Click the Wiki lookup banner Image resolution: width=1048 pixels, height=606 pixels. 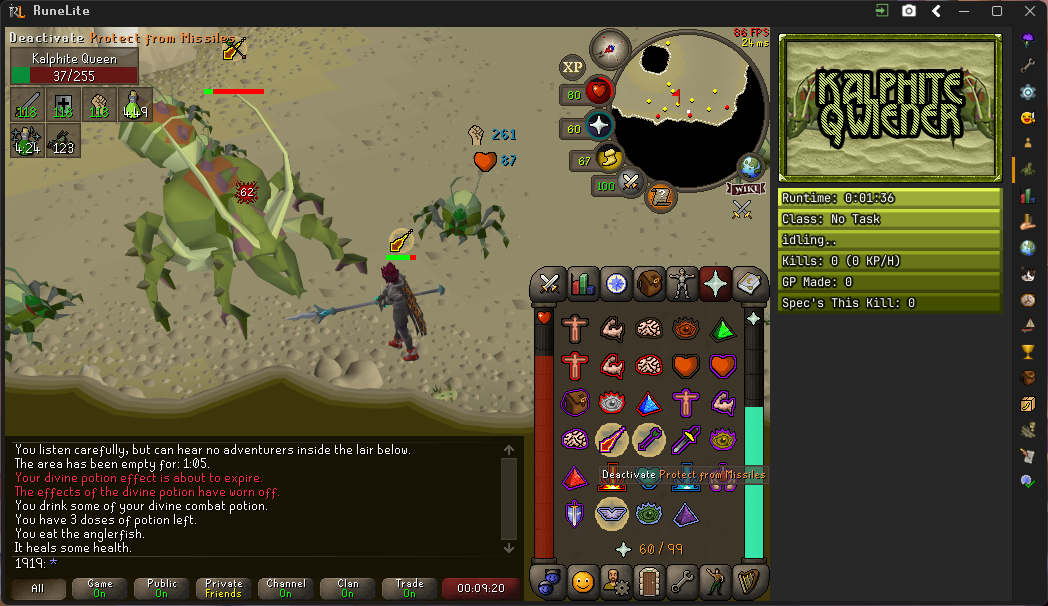click(745, 188)
